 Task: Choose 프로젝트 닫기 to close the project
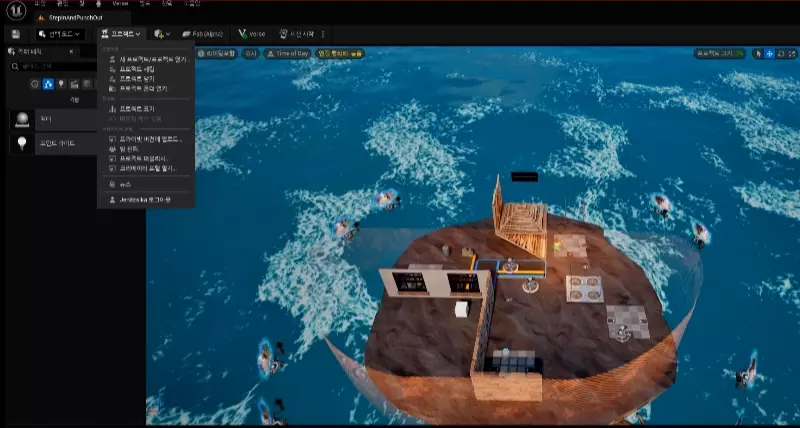[137, 79]
